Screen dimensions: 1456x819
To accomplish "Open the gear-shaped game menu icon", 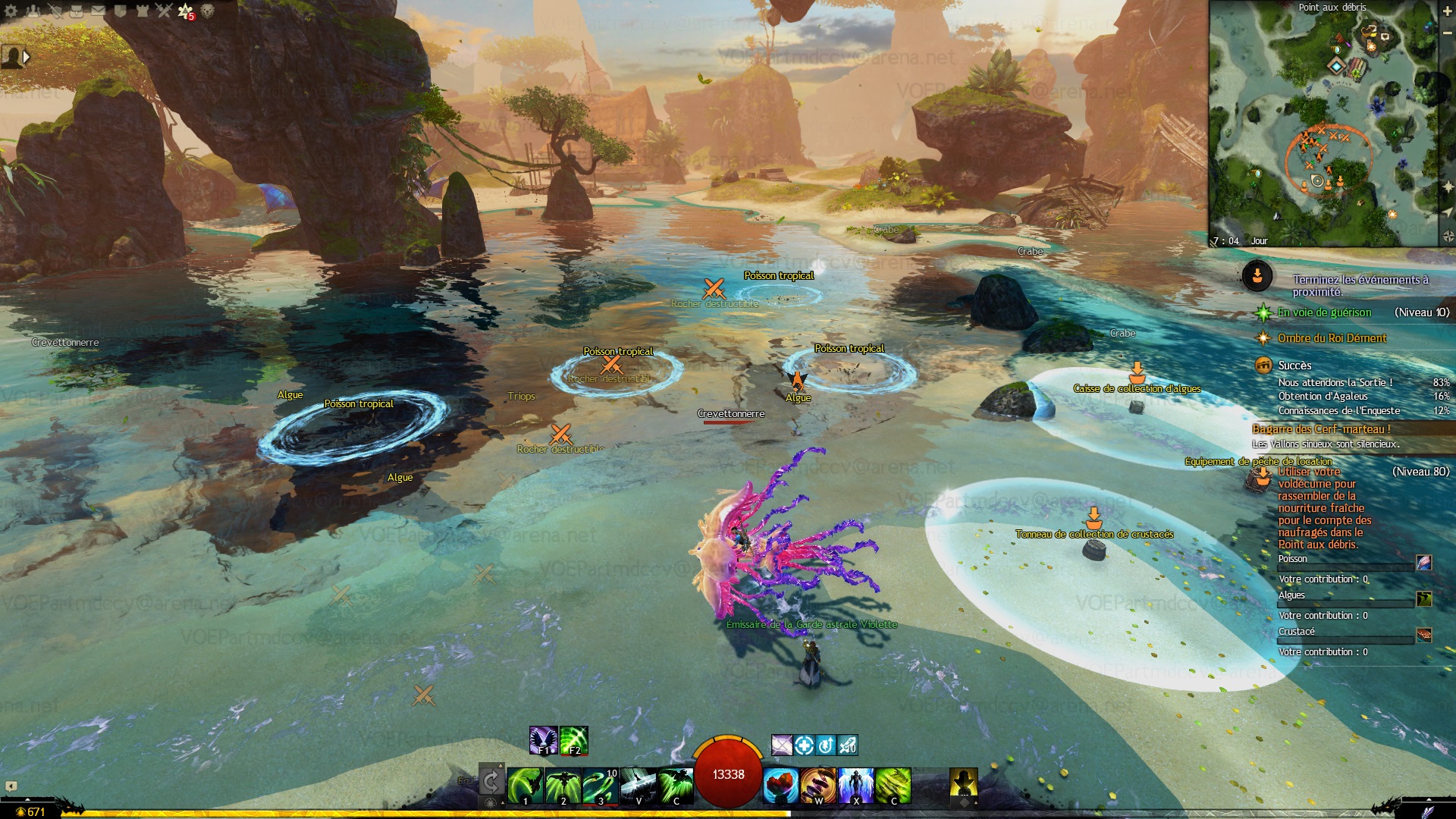I will 11,11.
